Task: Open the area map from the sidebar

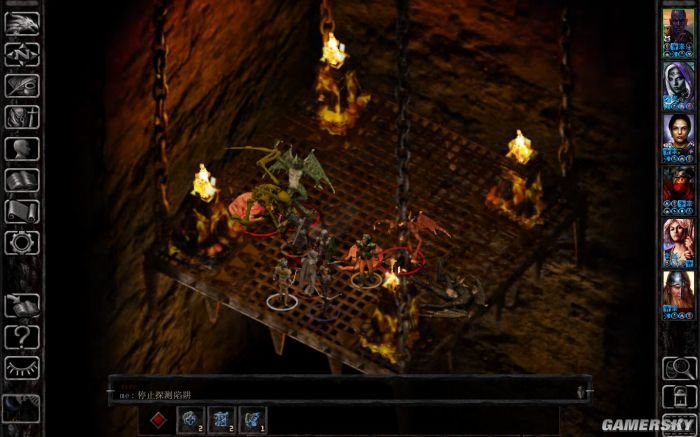Action: [x=20, y=54]
